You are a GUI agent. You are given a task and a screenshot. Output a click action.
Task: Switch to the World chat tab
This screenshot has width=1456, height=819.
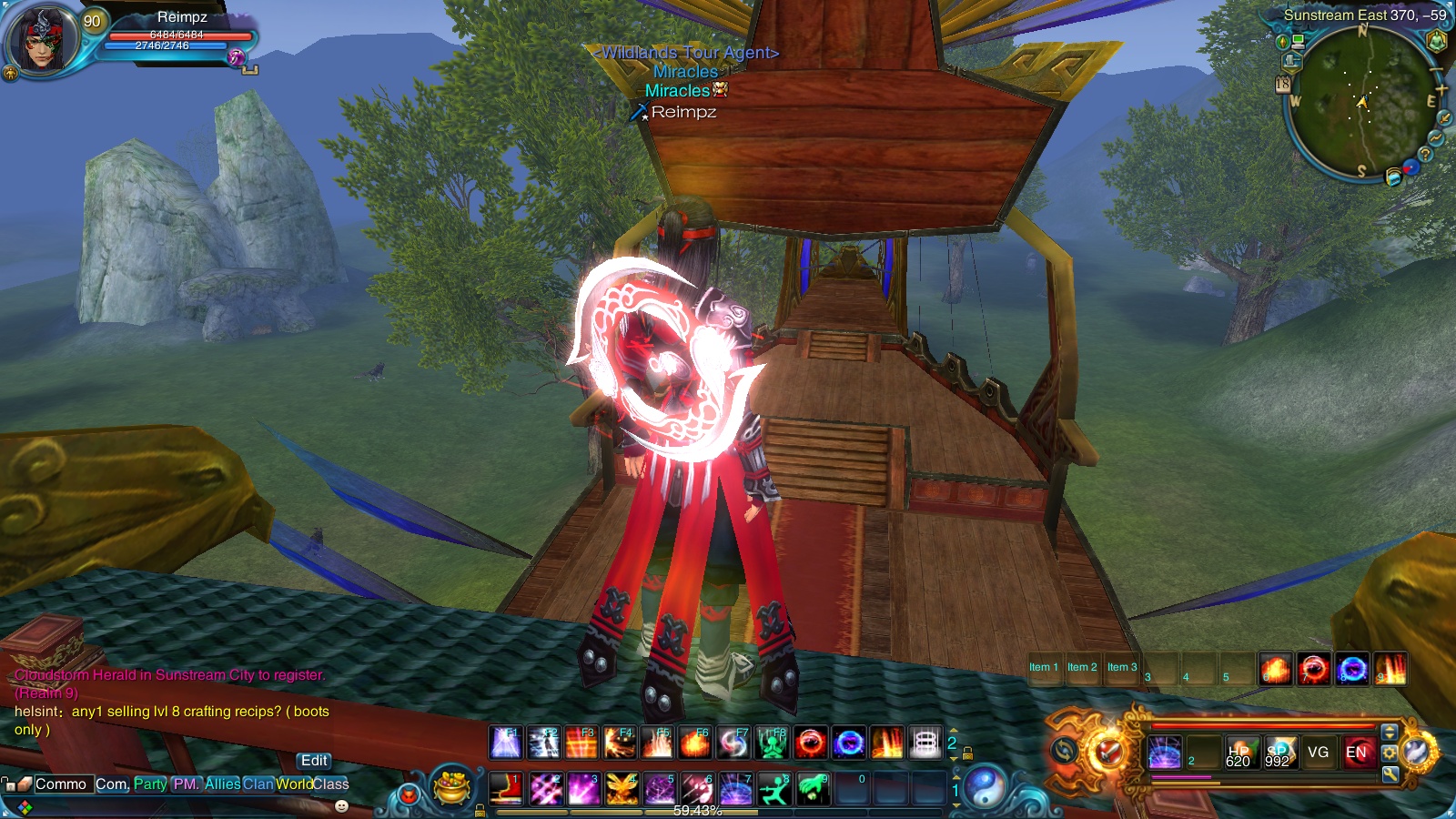[x=294, y=784]
